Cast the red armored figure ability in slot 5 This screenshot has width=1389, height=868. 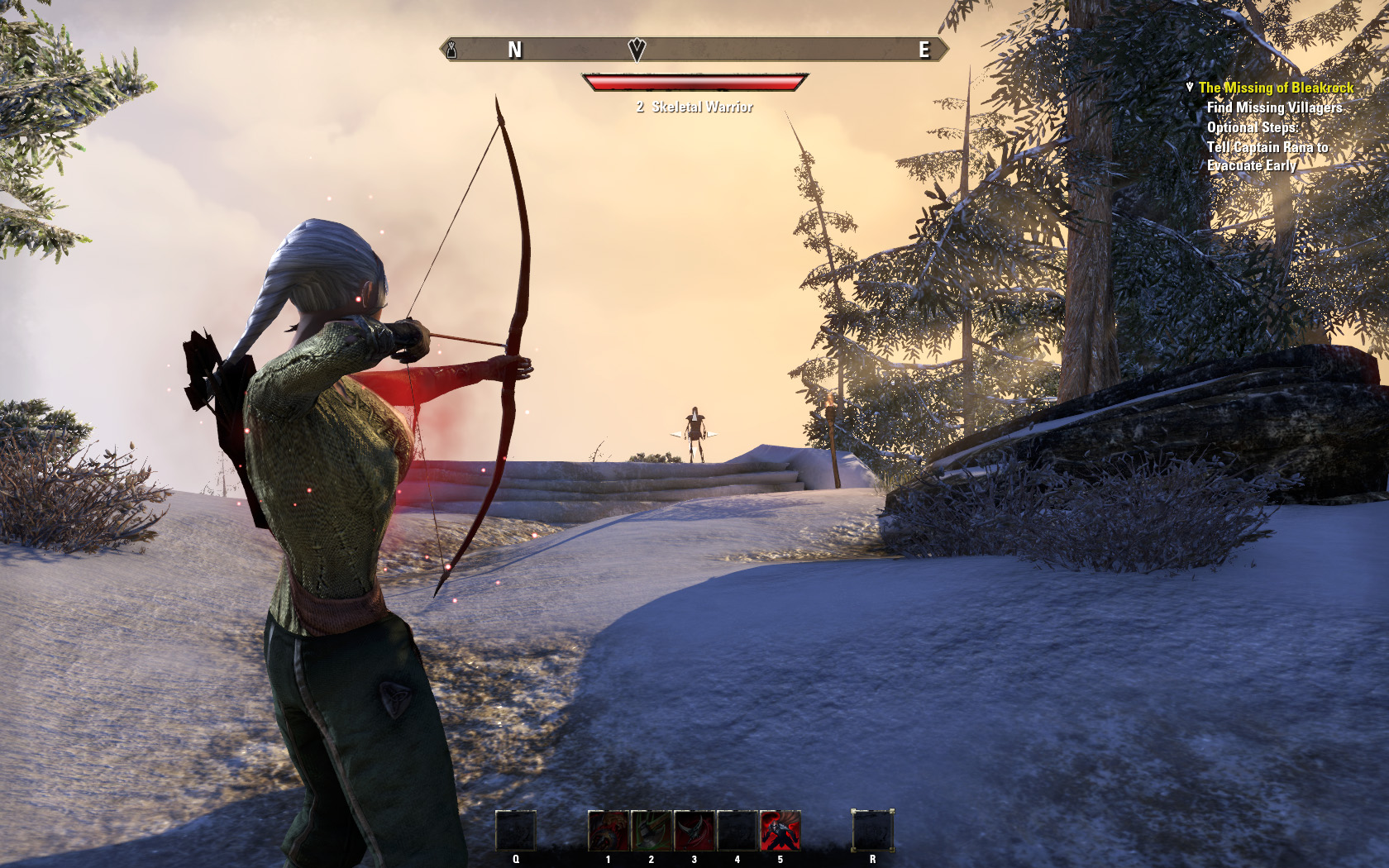[780, 831]
